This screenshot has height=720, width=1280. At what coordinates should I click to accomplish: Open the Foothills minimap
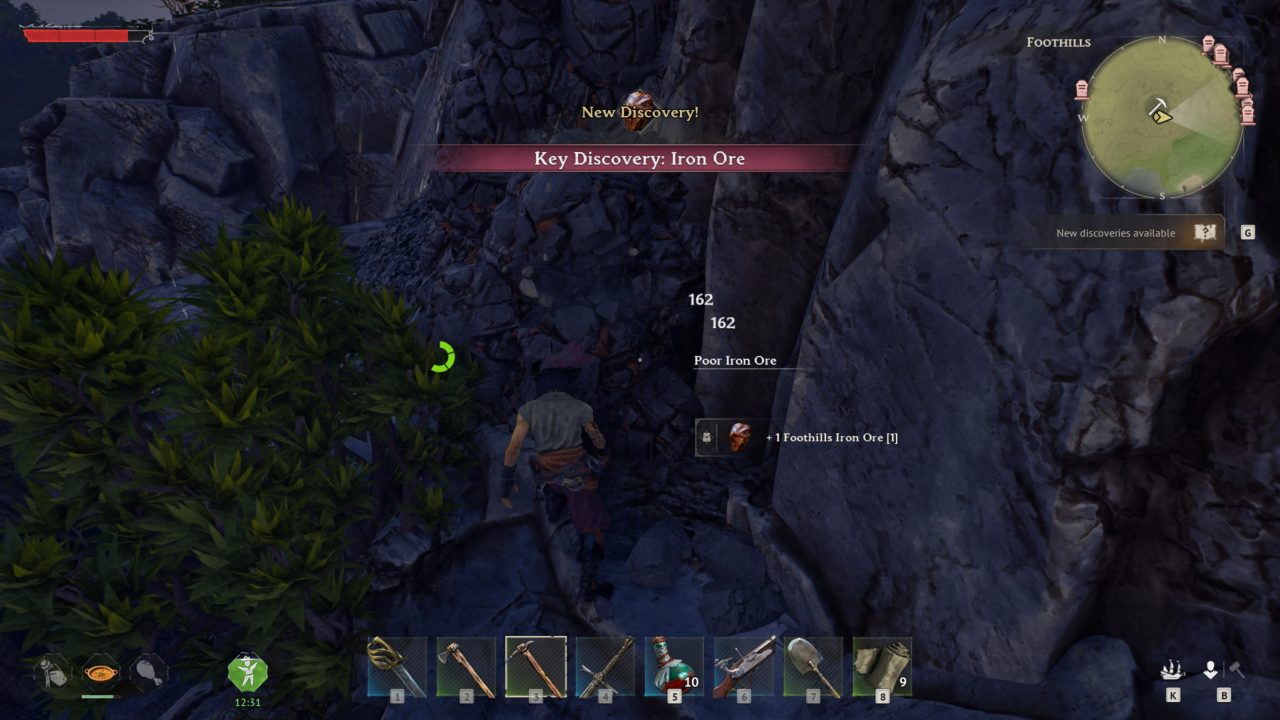tap(1162, 117)
